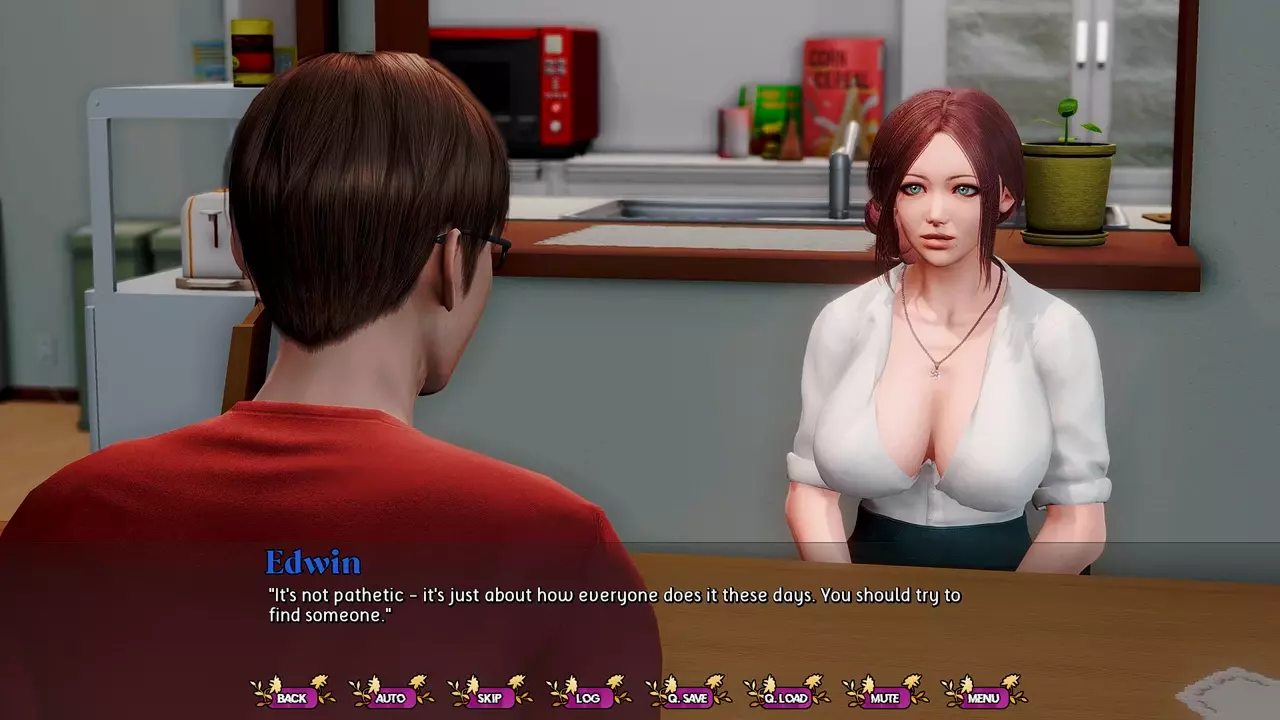Go back with the BACK button

pos(292,698)
